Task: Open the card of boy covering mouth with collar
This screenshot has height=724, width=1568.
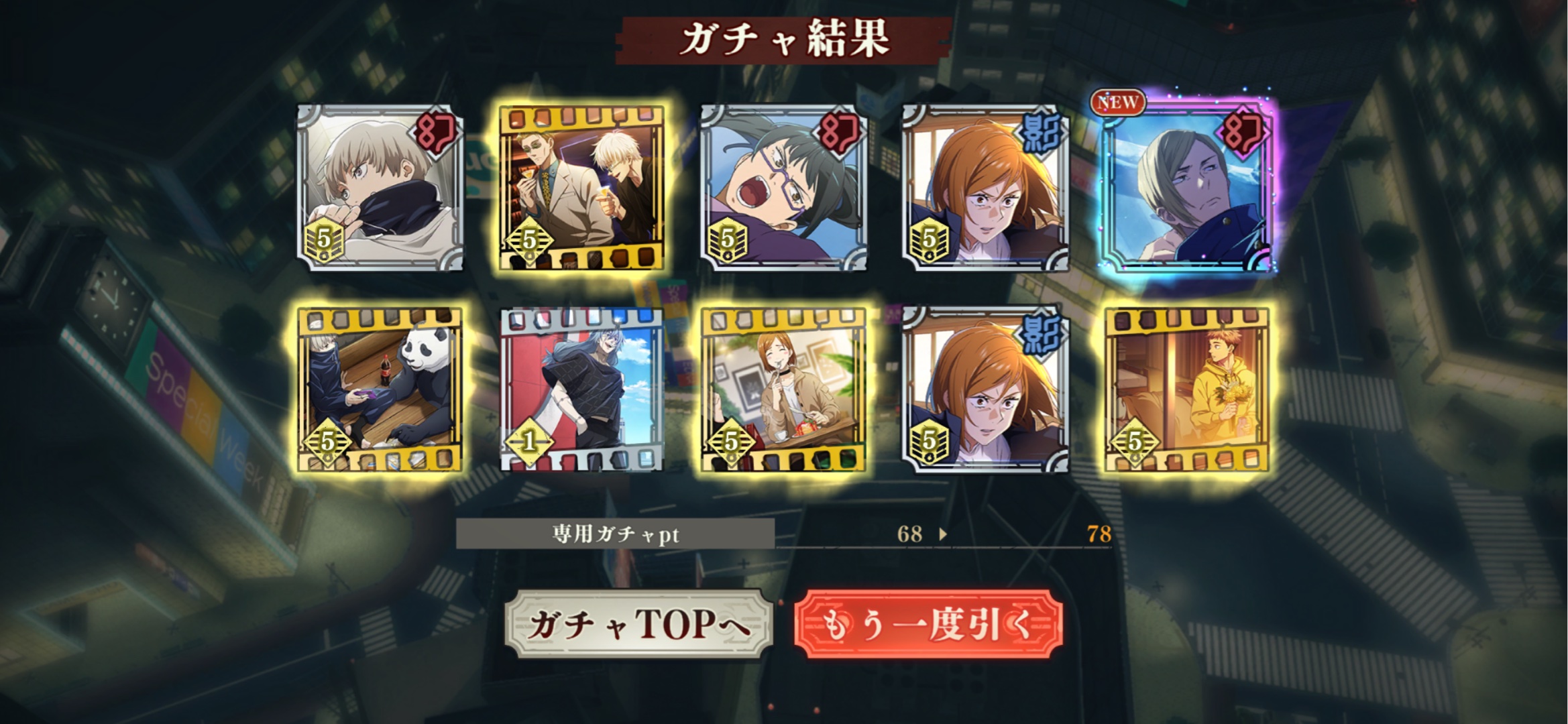Action: click(380, 188)
